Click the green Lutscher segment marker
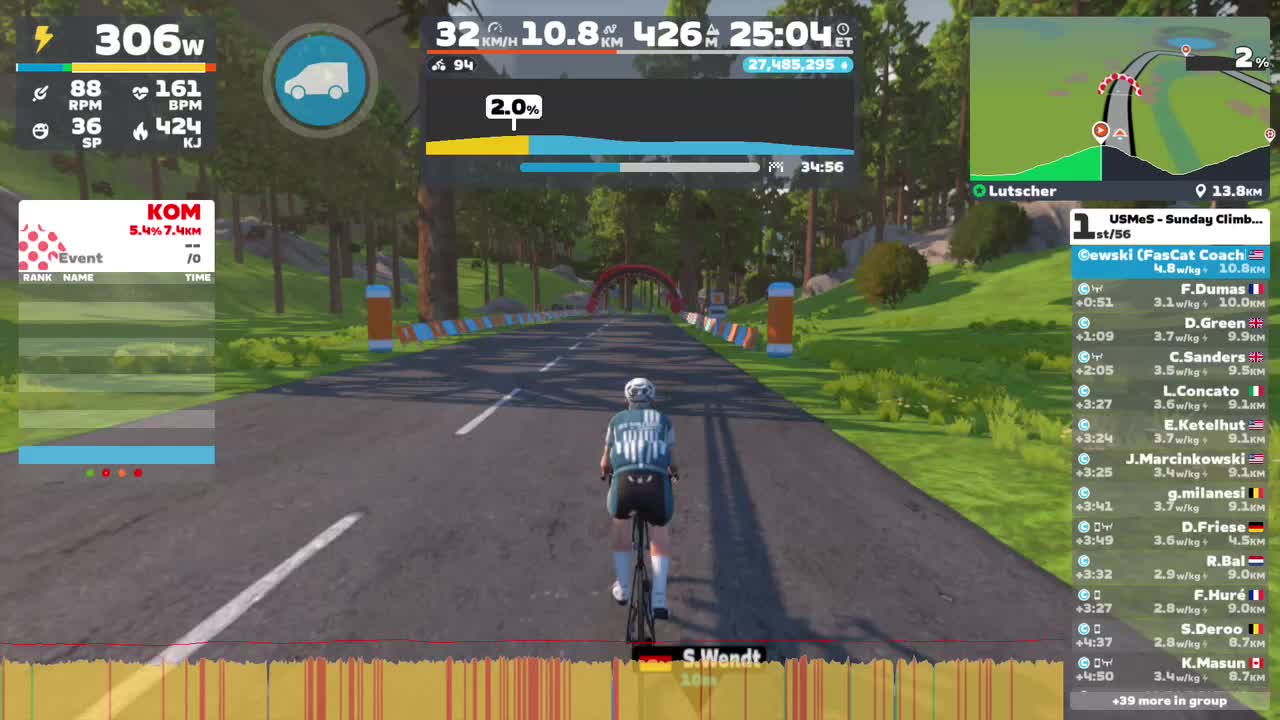Viewport: 1280px width, 720px height. point(978,190)
